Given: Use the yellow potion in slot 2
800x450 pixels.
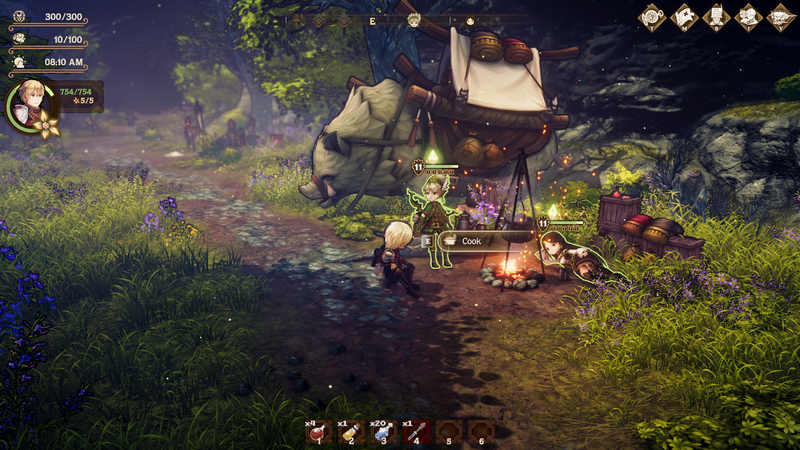Looking at the screenshot, I should [350, 432].
